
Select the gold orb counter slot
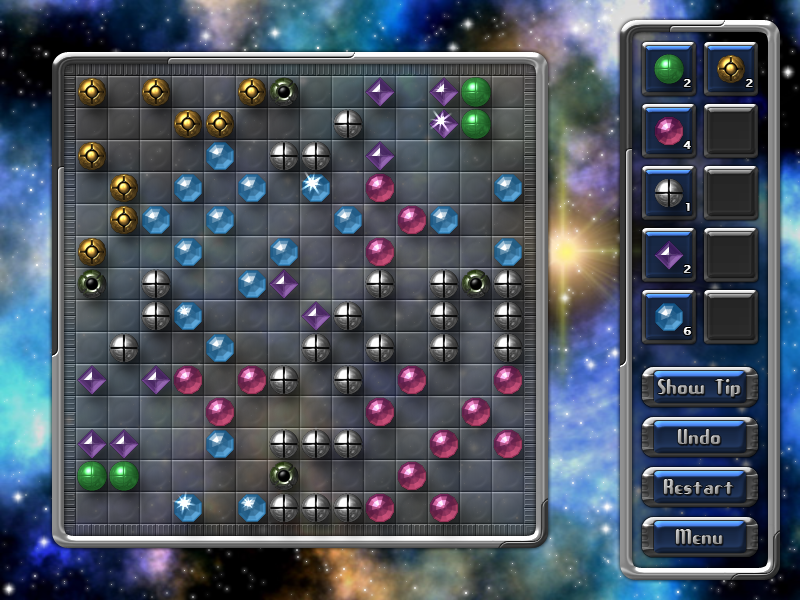point(730,69)
